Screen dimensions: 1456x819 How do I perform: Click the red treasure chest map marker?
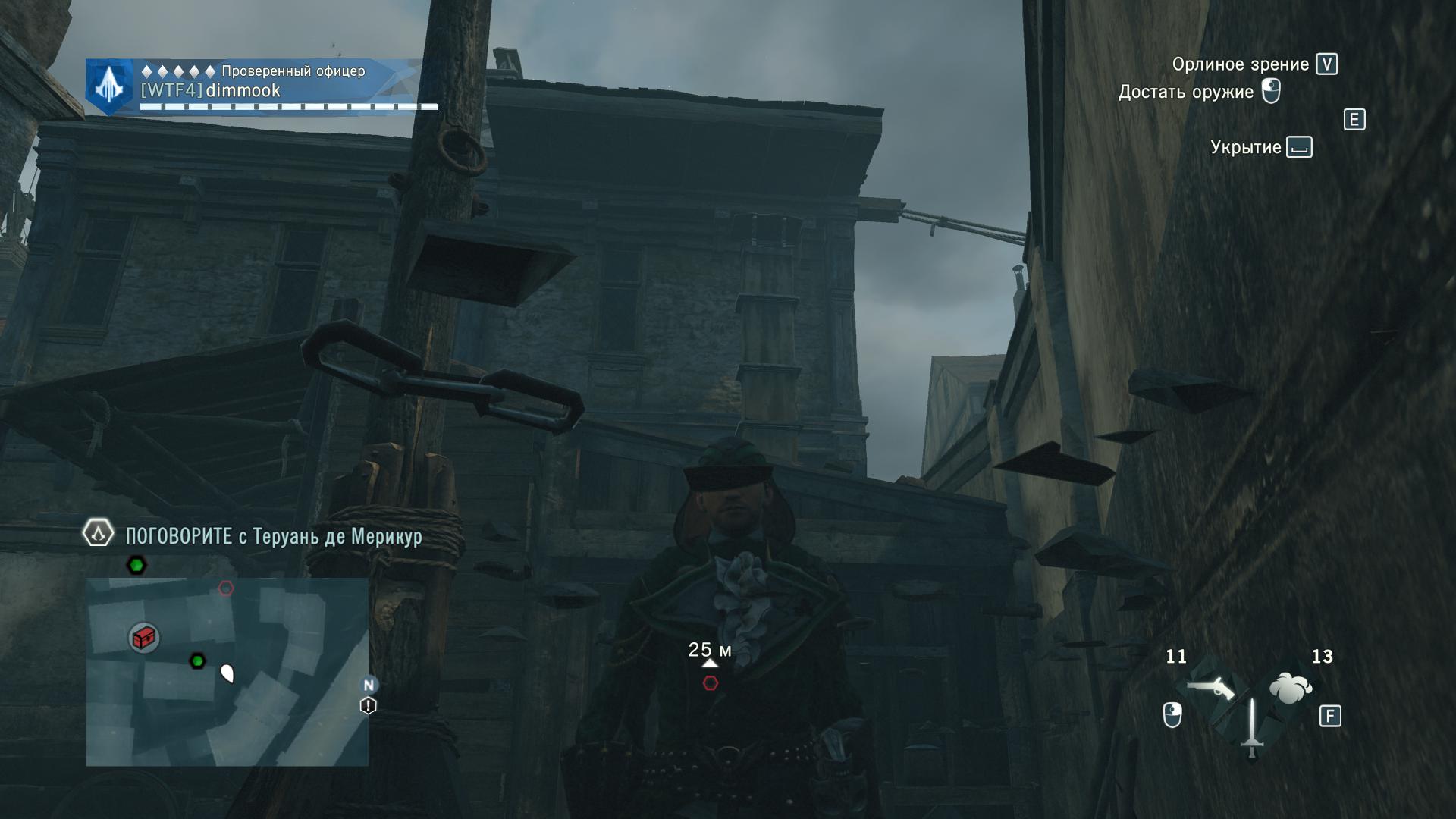pyautogui.click(x=143, y=638)
